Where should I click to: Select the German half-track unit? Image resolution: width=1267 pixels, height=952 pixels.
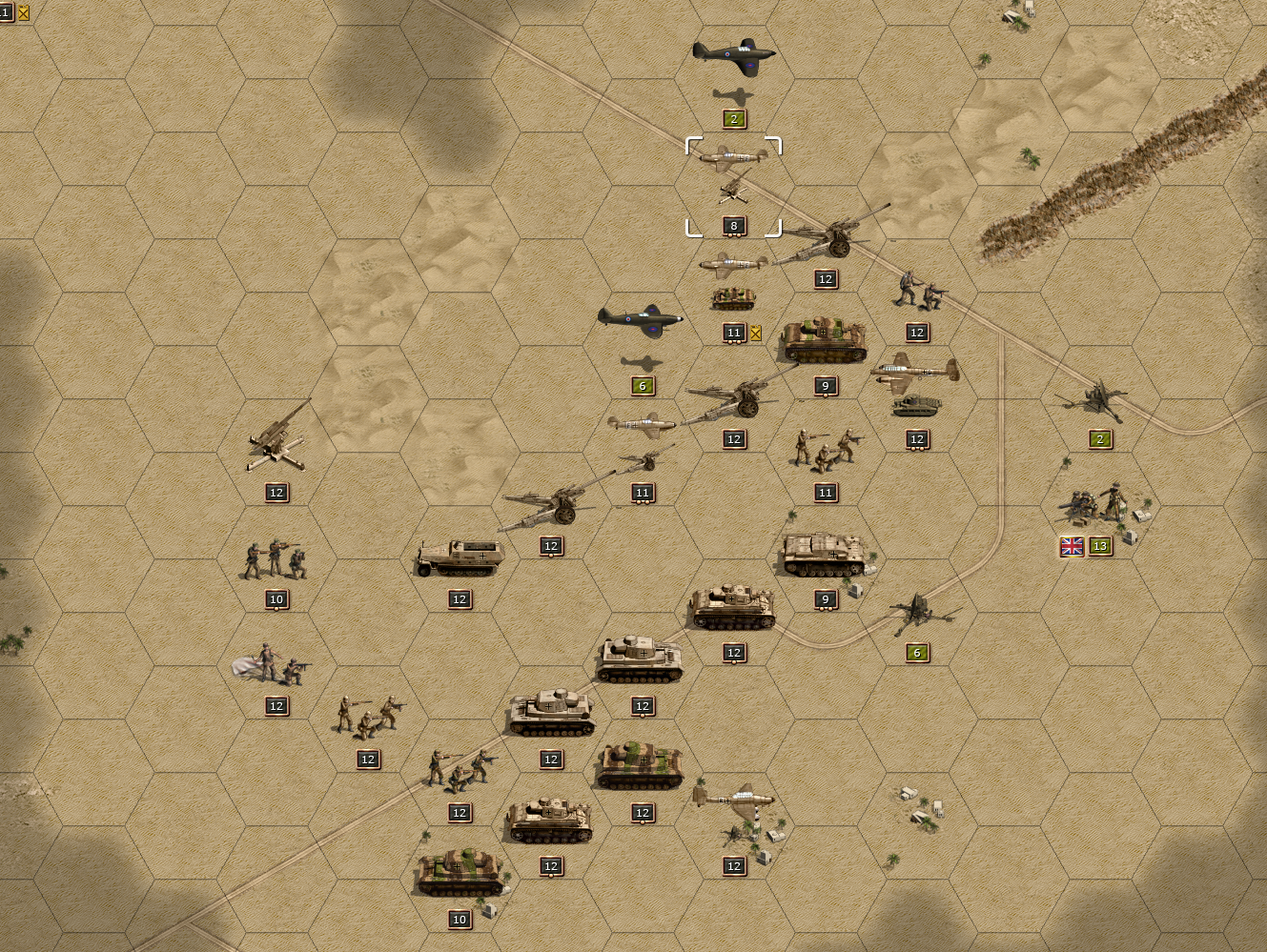click(460, 558)
